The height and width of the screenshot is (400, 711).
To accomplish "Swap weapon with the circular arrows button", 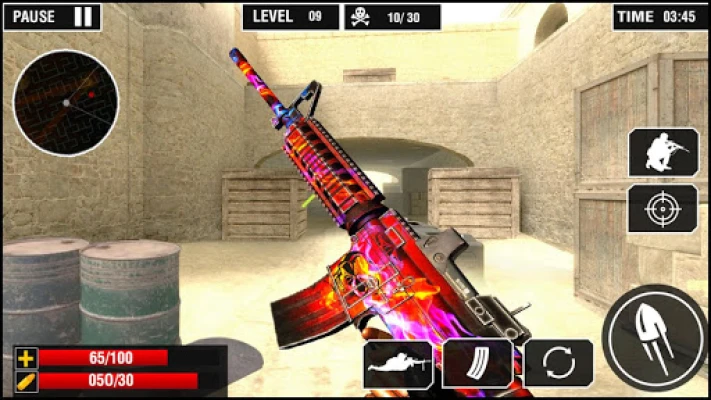I will 558,363.
